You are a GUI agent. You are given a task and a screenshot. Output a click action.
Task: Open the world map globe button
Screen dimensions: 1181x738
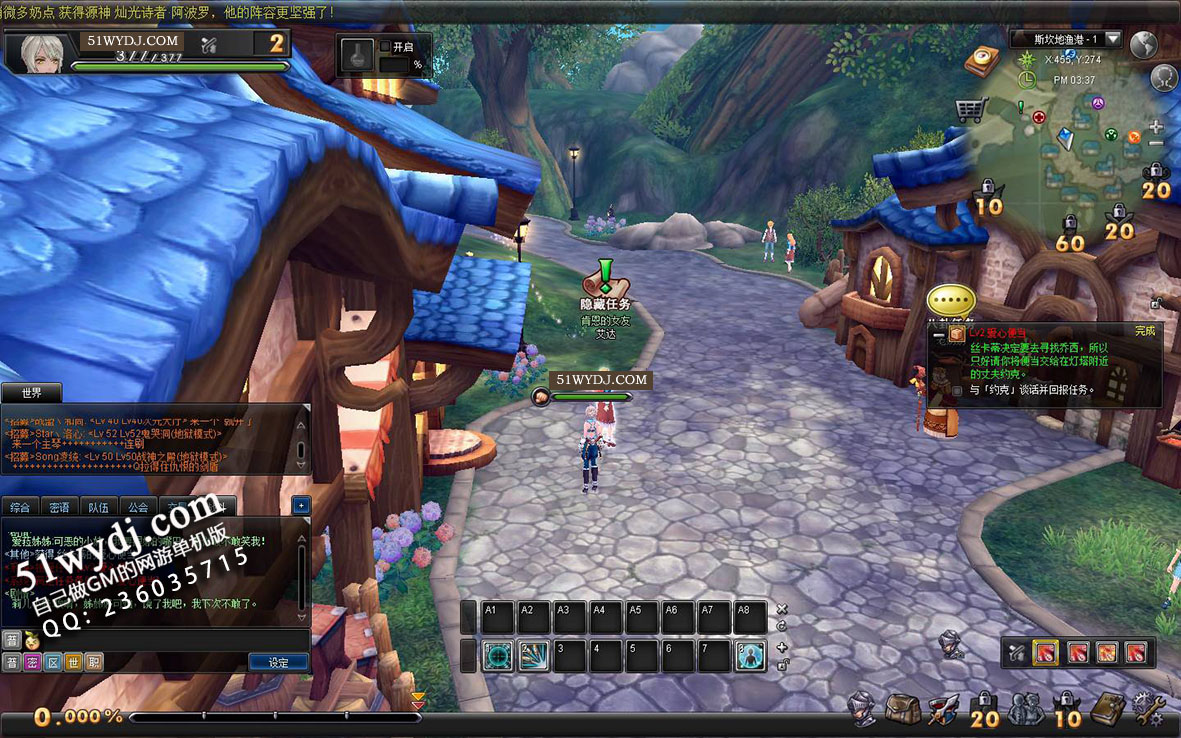(x=1143, y=44)
